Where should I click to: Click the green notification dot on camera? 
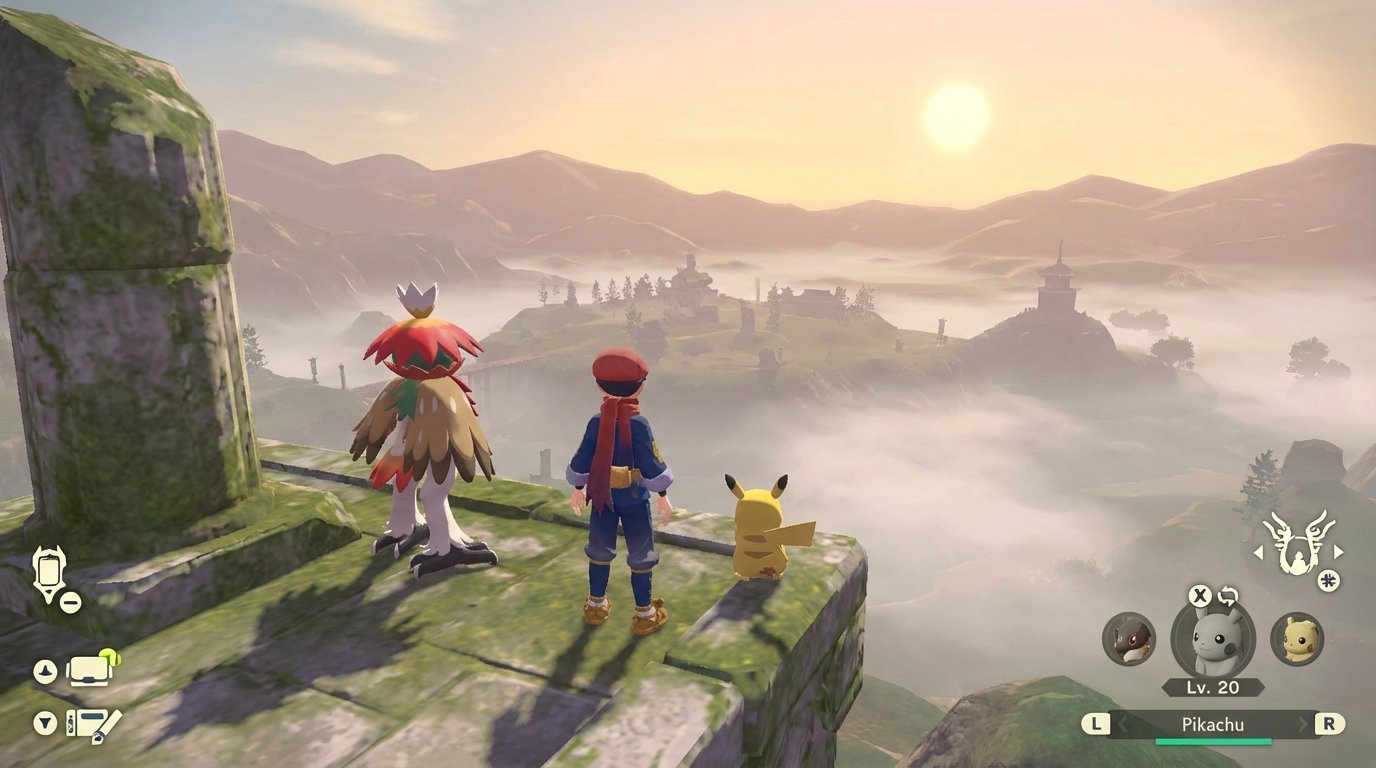click(108, 654)
